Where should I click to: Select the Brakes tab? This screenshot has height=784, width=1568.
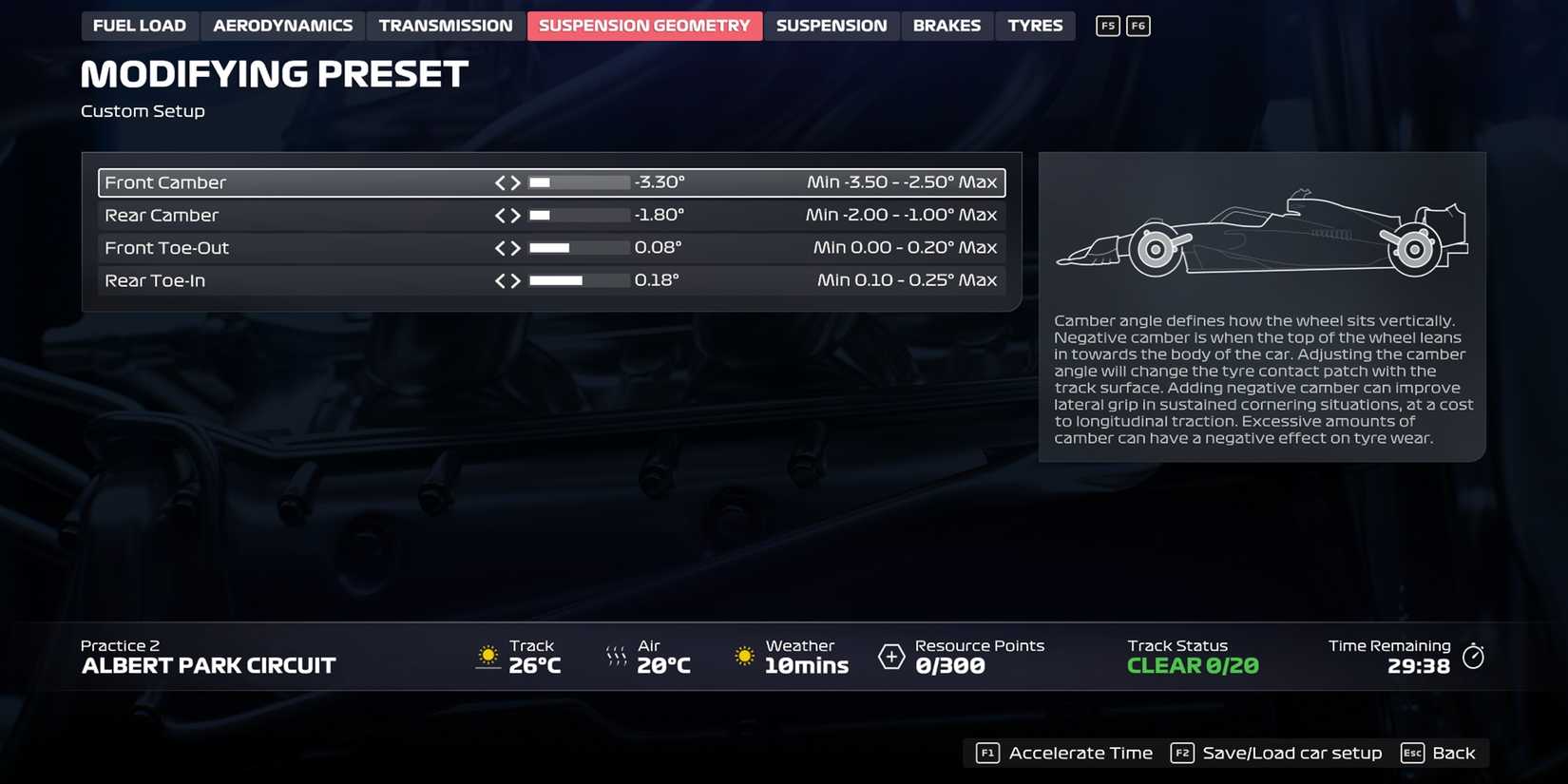pyautogui.click(x=947, y=26)
